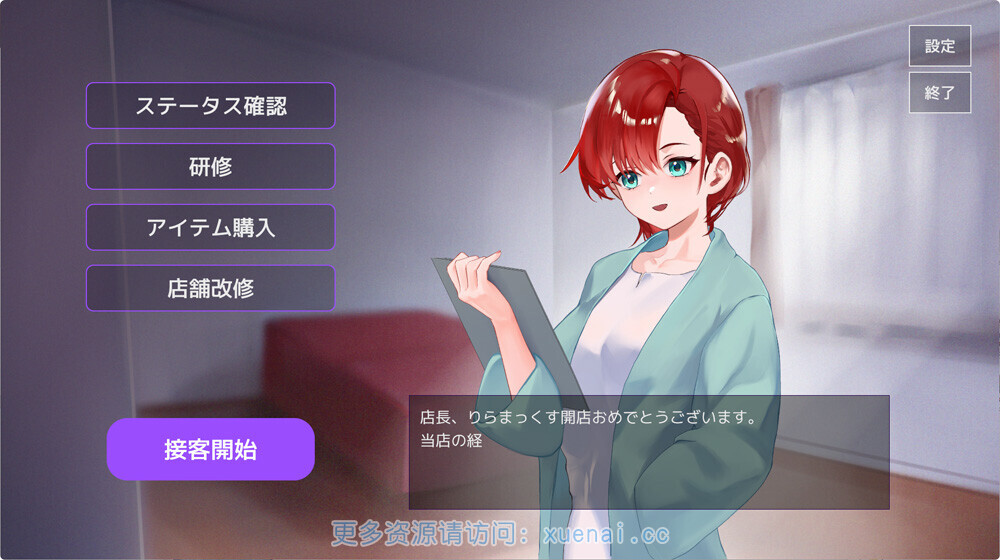Select the 研修 training option

point(210,166)
